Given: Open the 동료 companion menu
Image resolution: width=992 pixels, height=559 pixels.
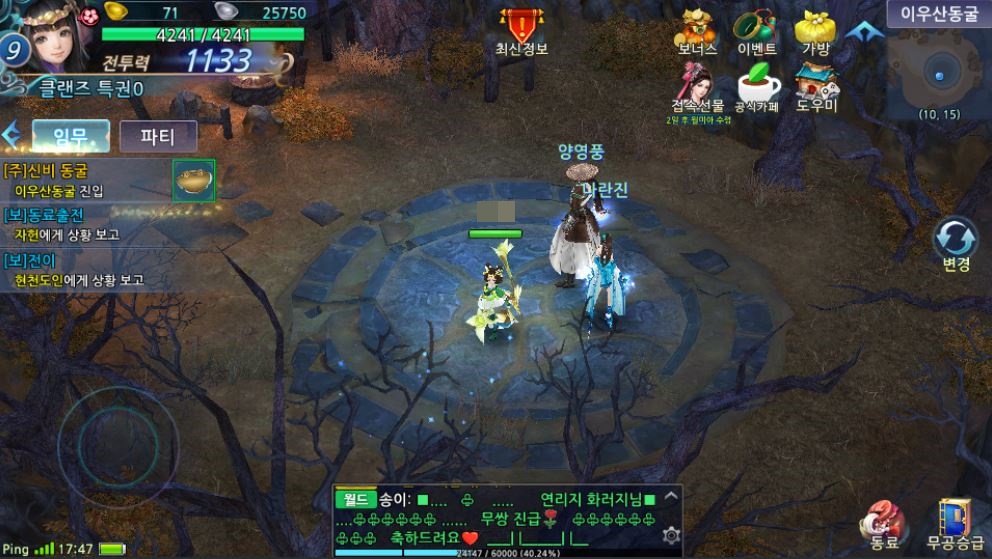Looking at the screenshot, I should coord(884,524).
